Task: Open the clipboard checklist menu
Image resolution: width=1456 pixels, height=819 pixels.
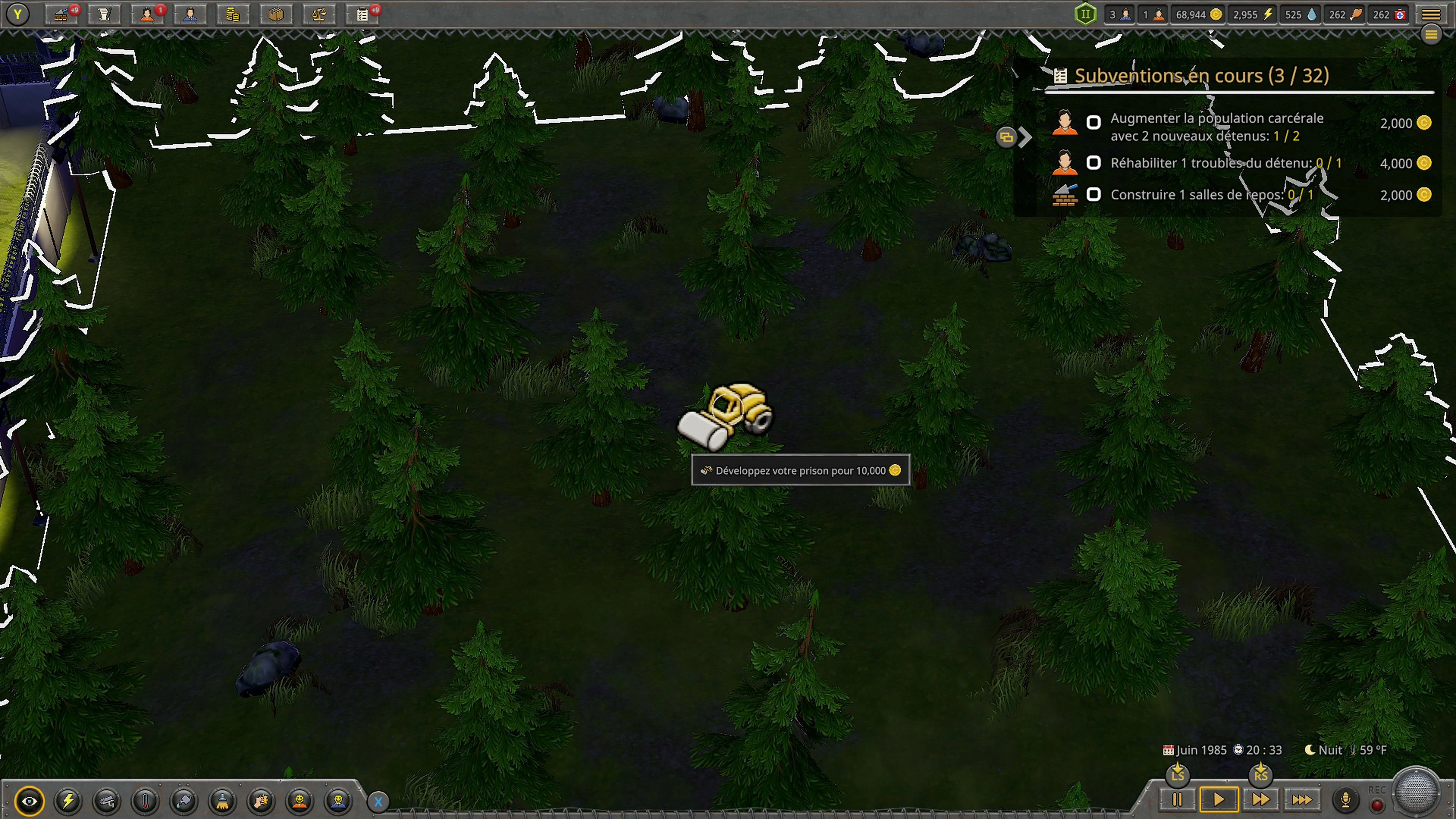Action: click(x=362, y=15)
